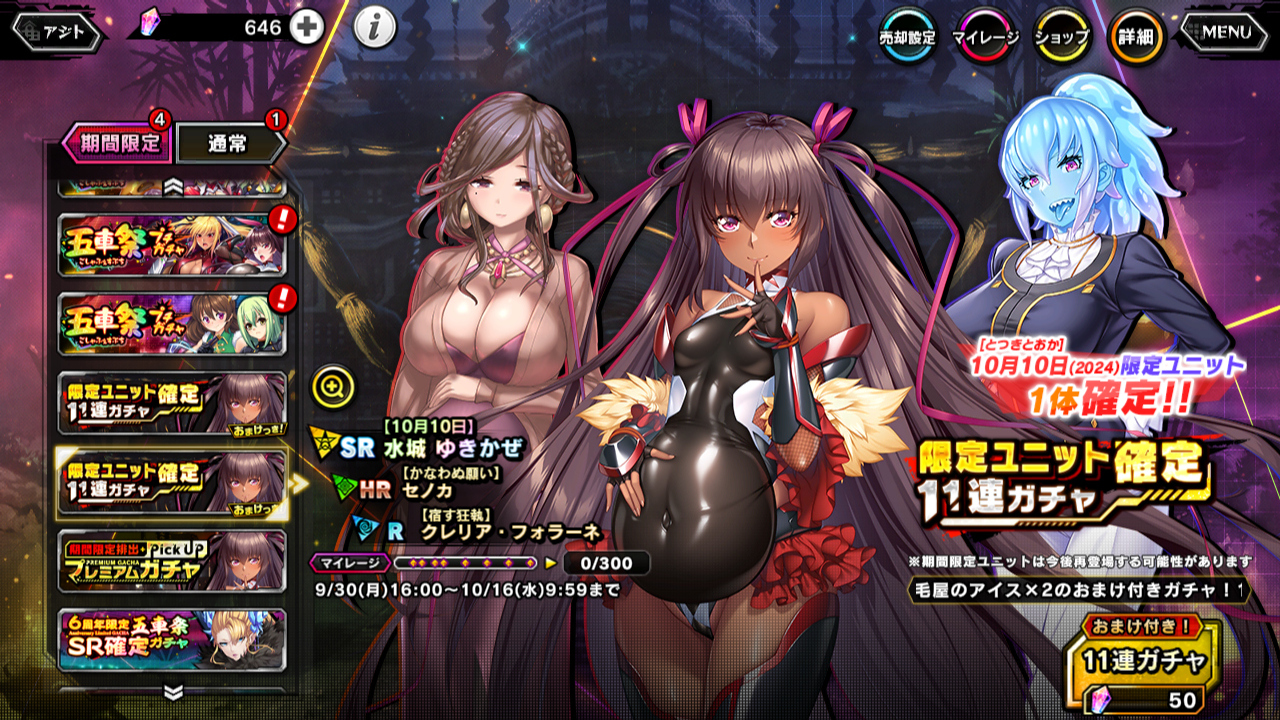Switch to the 期間限定 tab
Viewport: 1280px width, 720px height.
113,143
